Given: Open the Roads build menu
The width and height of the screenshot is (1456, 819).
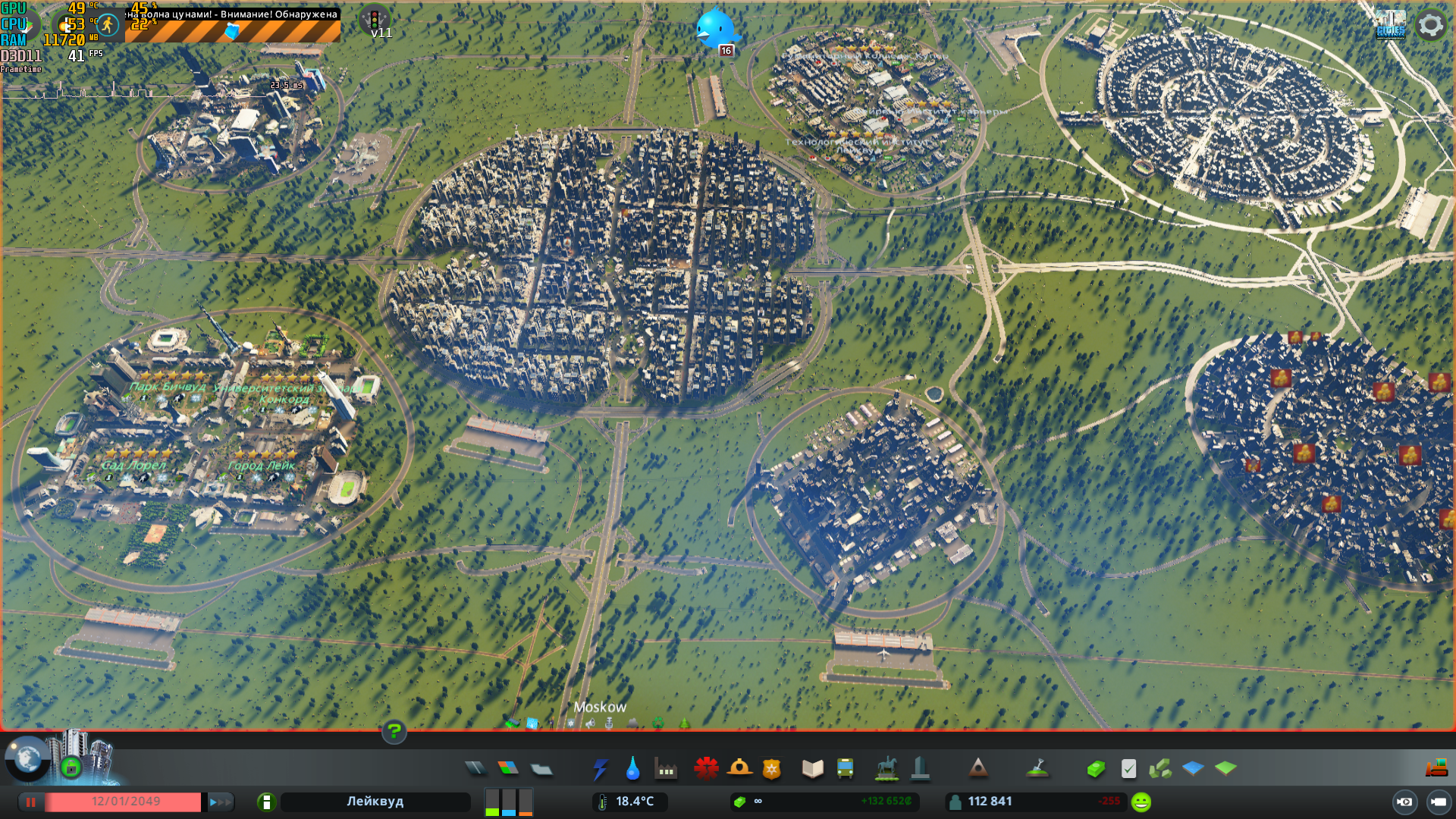Looking at the screenshot, I should tap(475, 769).
